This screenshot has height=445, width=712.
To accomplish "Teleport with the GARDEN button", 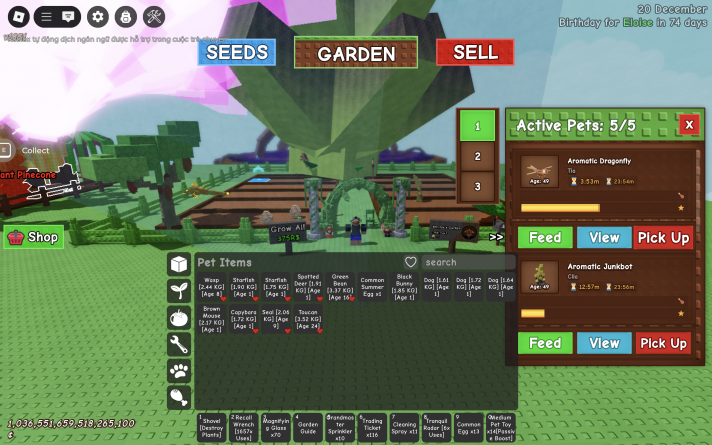I will coord(356,54).
